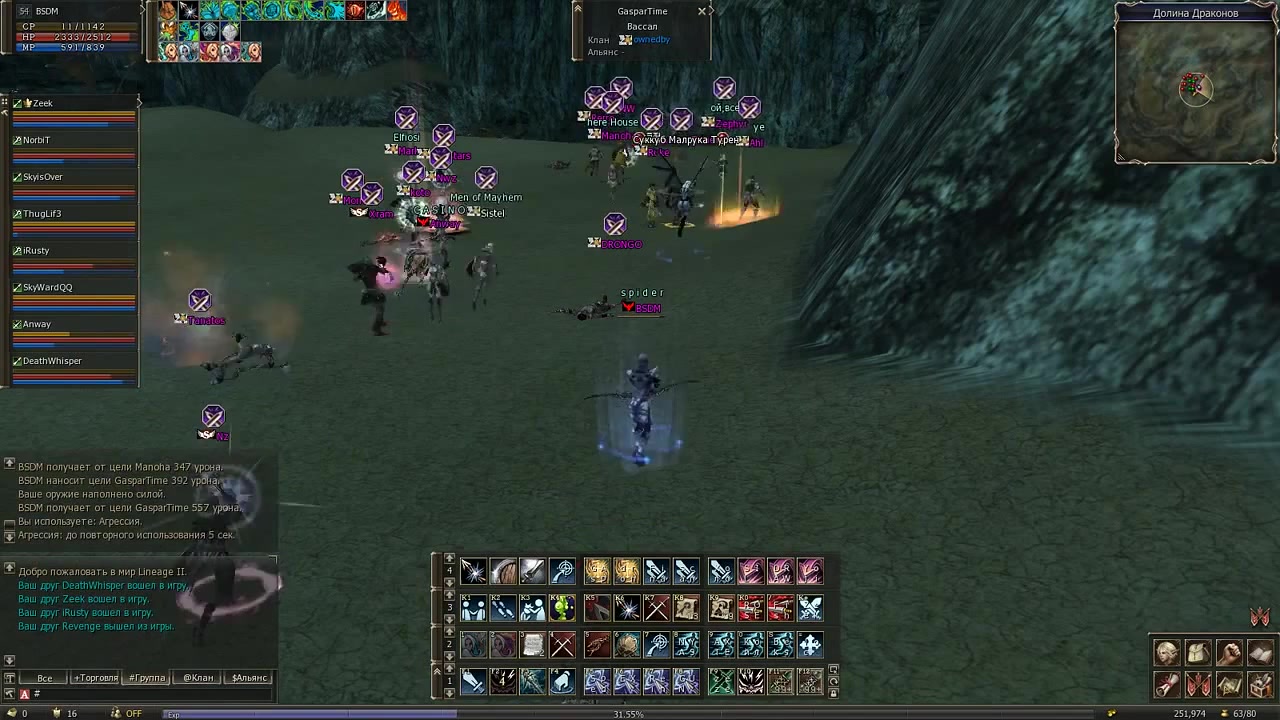1280x720 pixels.
Task: Open the quest scroll icon
Action: pyautogui.click(x=1167, y=685)
